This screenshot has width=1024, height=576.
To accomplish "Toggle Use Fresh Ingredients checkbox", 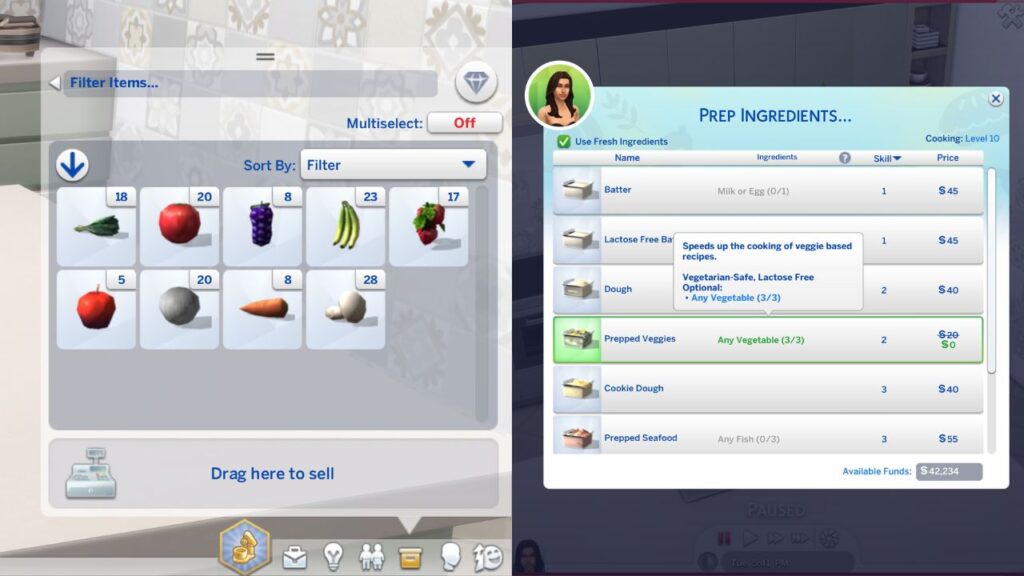I will (x=564, y=142).
